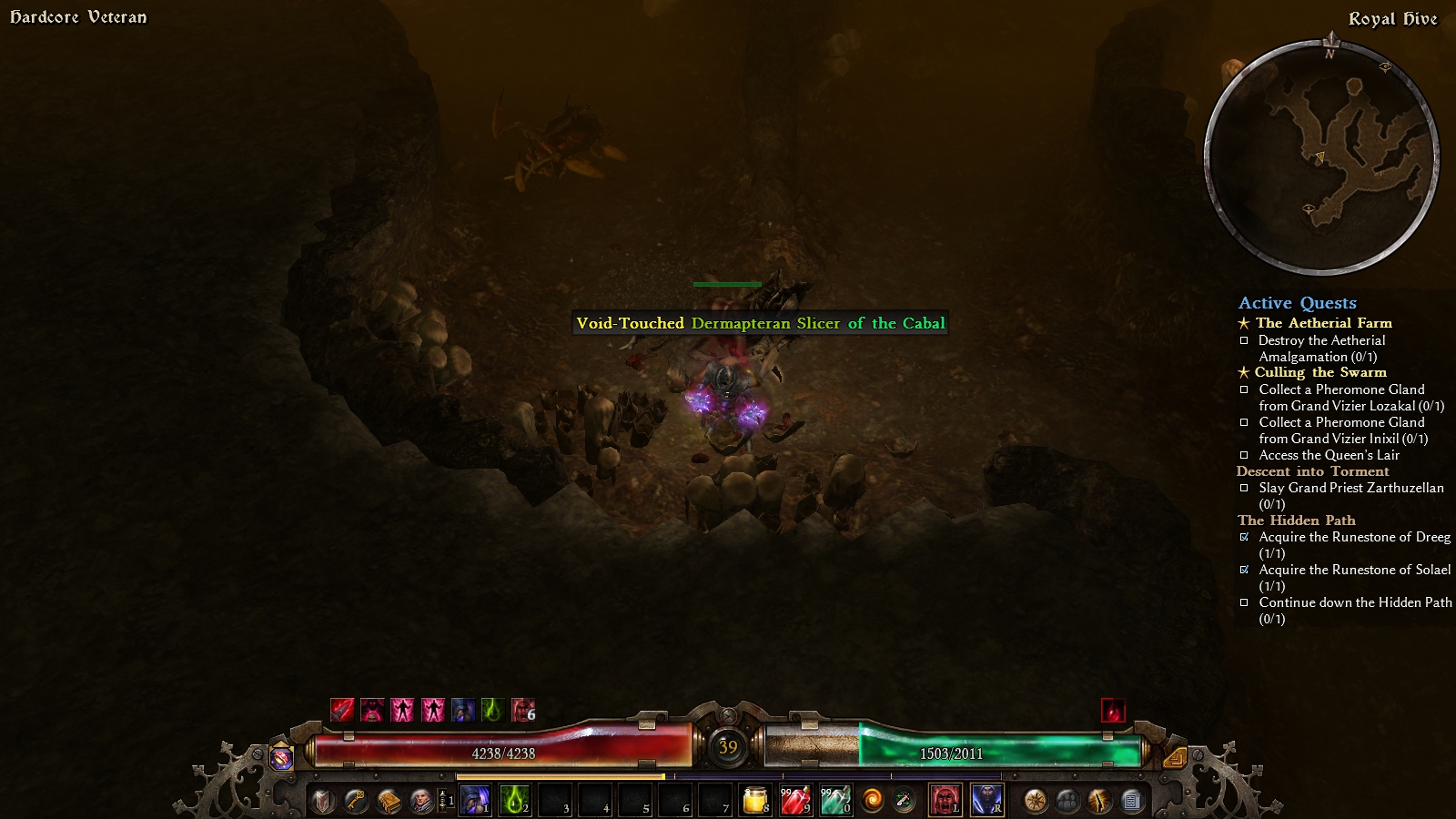Image resolution: width=1456 pixels, height=819 pixels.
Task: Use the green flame skill in slot 2
Action: 514,800
